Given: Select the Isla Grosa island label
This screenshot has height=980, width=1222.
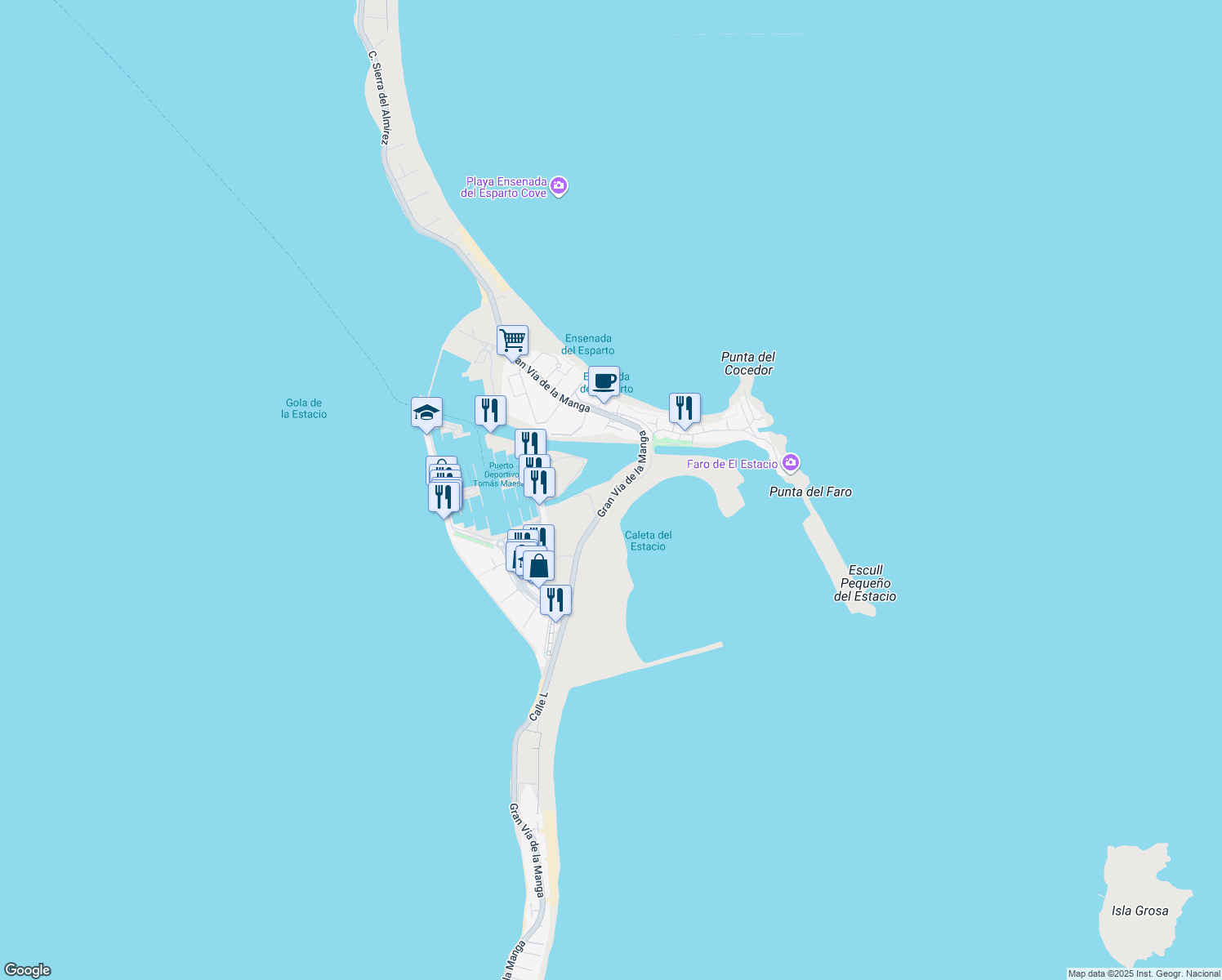Looking at the screenshot, I should pos(1139,909).
